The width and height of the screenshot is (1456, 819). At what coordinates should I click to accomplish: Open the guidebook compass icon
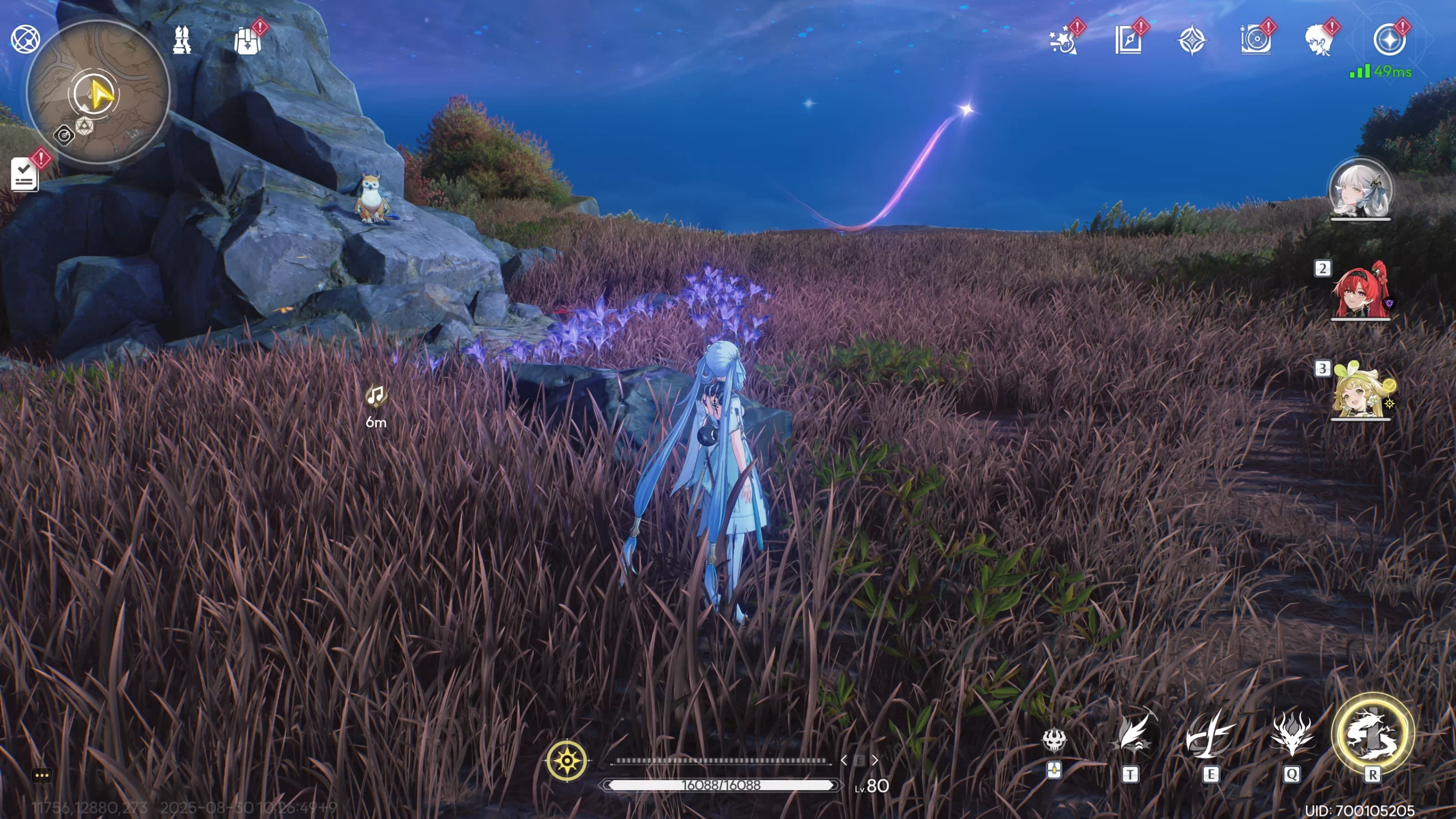click(1128, 41)
